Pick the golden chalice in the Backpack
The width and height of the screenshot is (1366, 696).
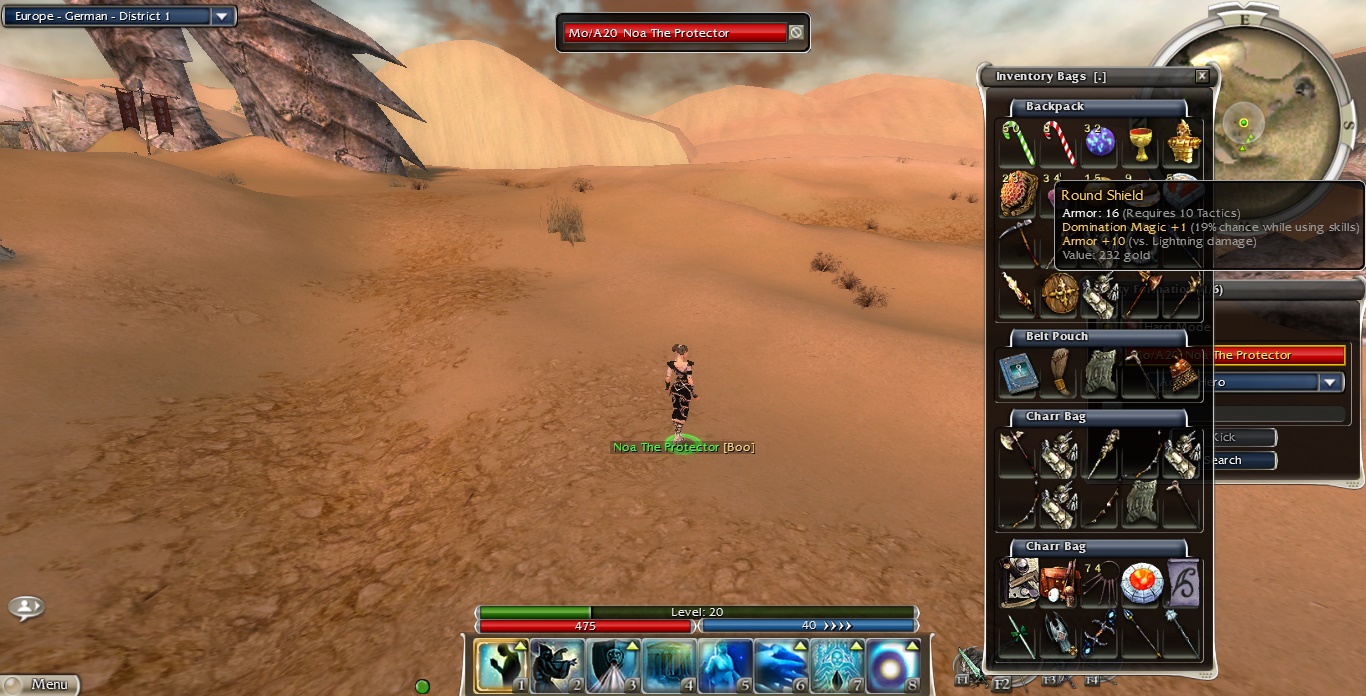point(1140,142)
